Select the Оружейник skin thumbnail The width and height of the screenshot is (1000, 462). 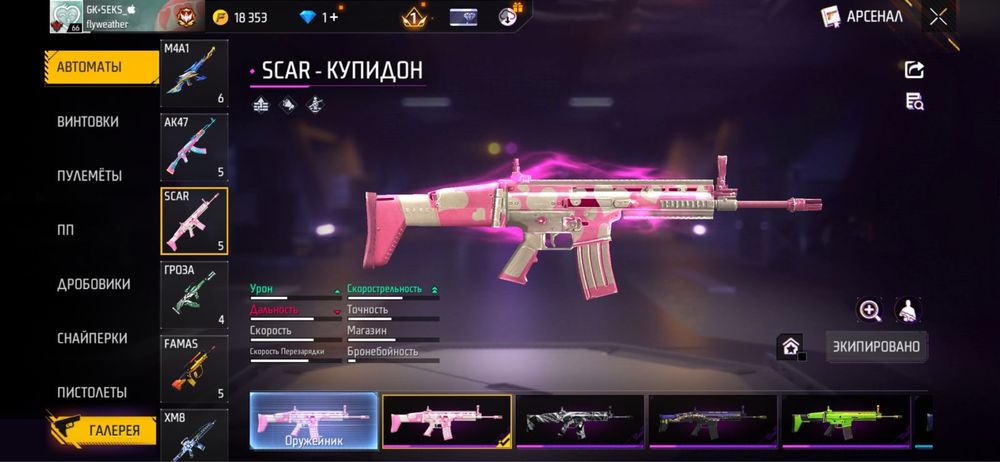point(314,420)
